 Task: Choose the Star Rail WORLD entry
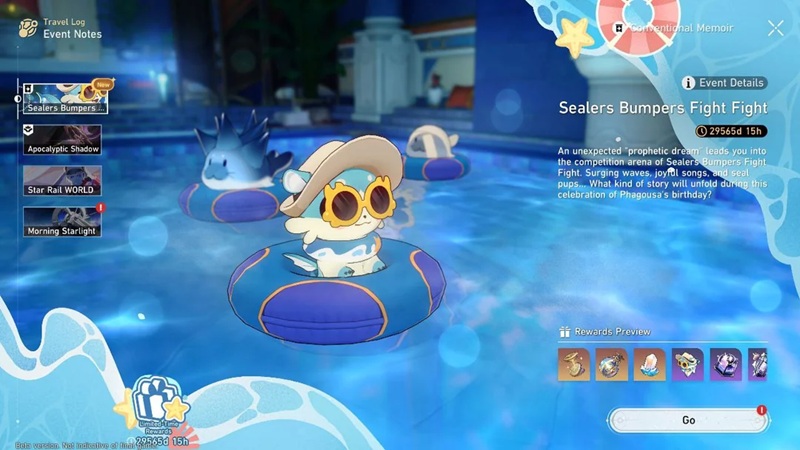point(63,180)
